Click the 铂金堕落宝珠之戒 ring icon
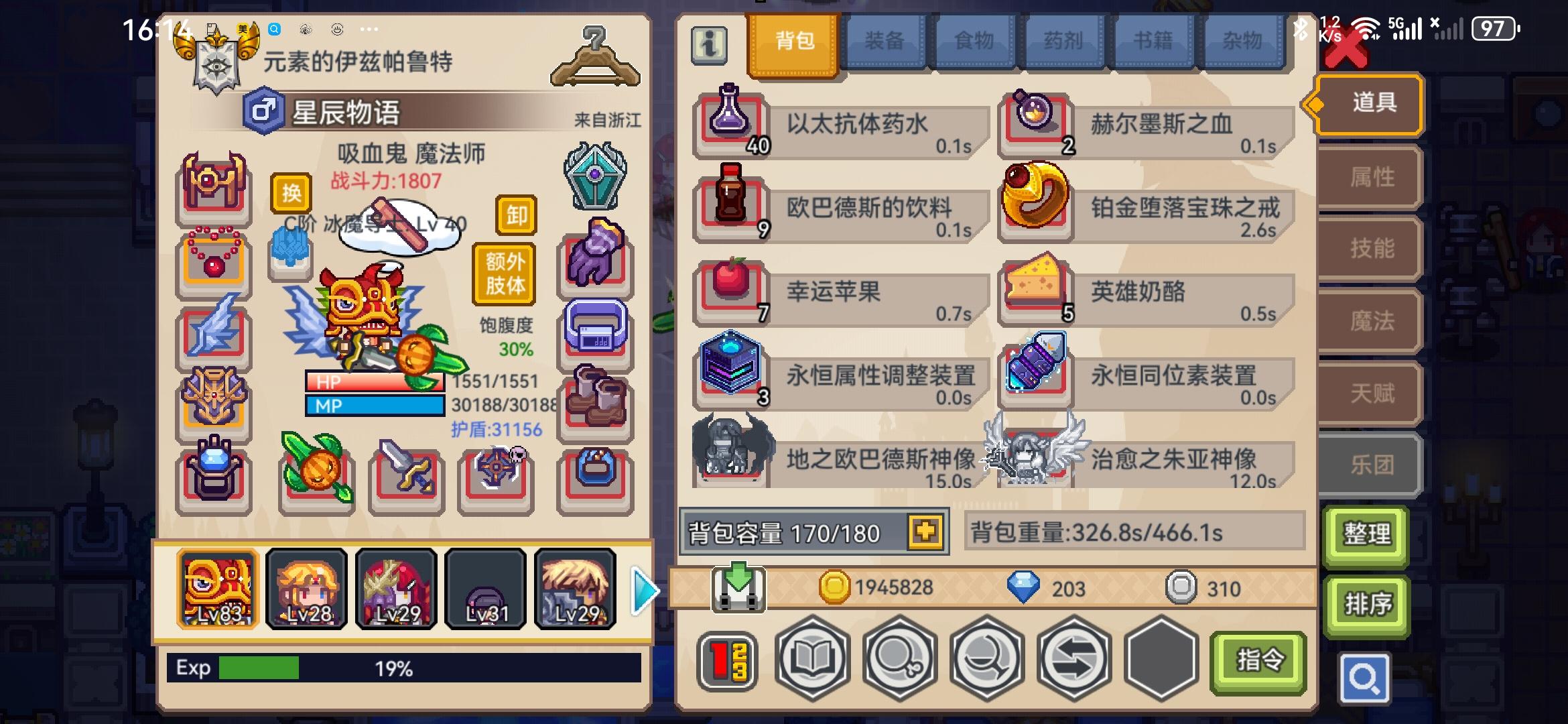1568x724 pixels. coord(1035,201)
